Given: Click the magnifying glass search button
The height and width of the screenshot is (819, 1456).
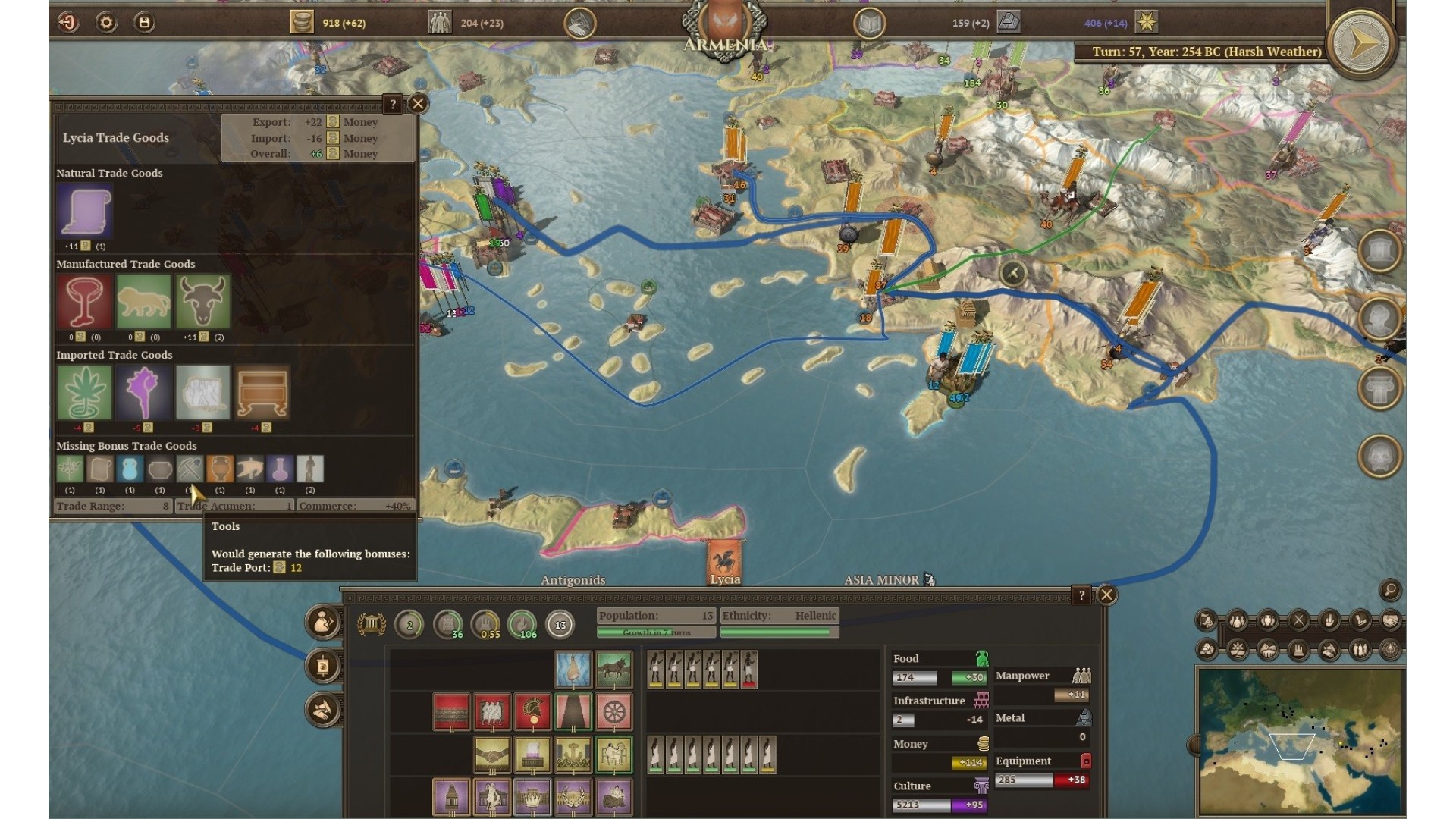Looking at the screenshot, I should (1390, 589).
